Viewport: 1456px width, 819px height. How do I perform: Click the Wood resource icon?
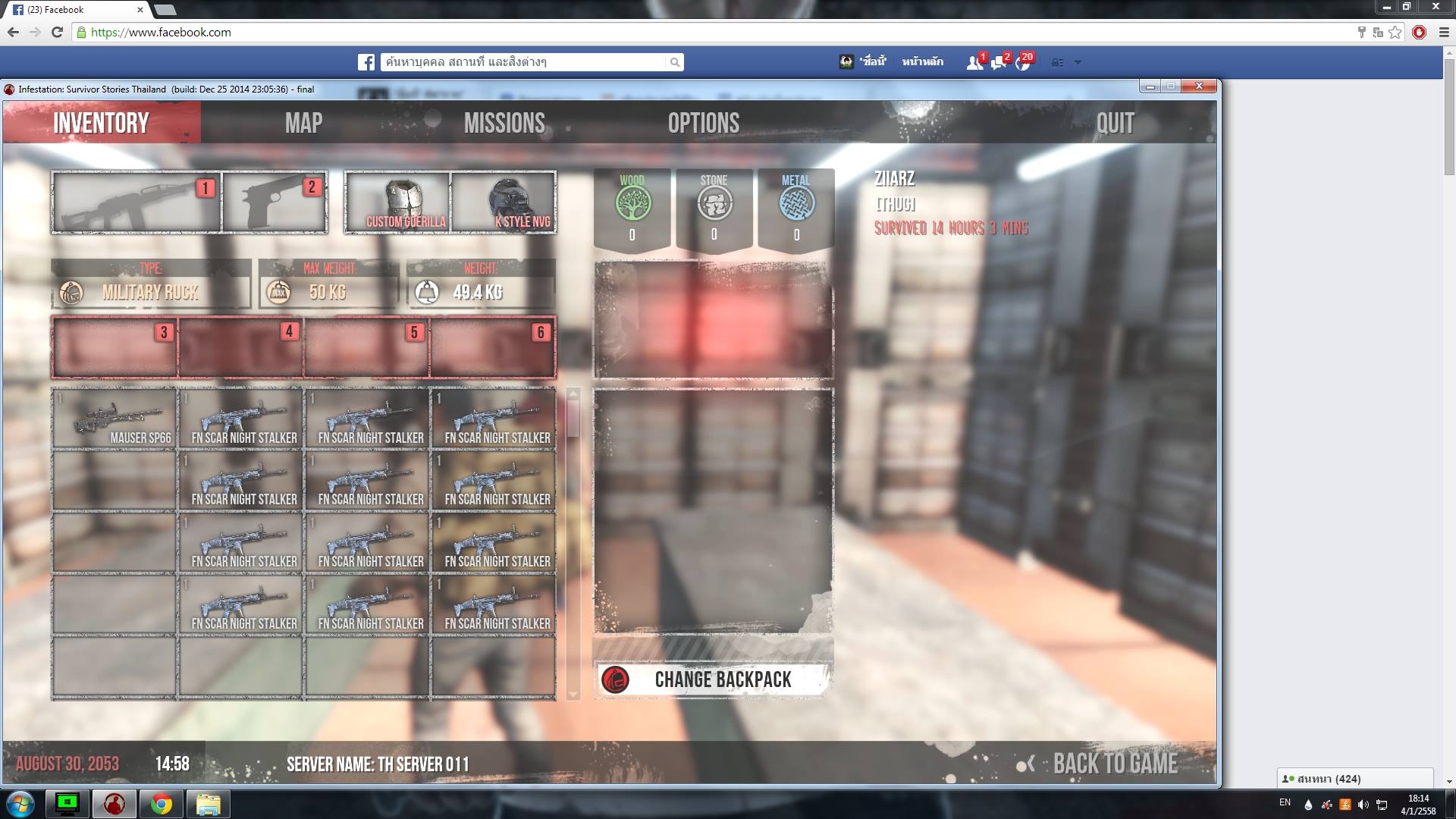click(632, 203)
